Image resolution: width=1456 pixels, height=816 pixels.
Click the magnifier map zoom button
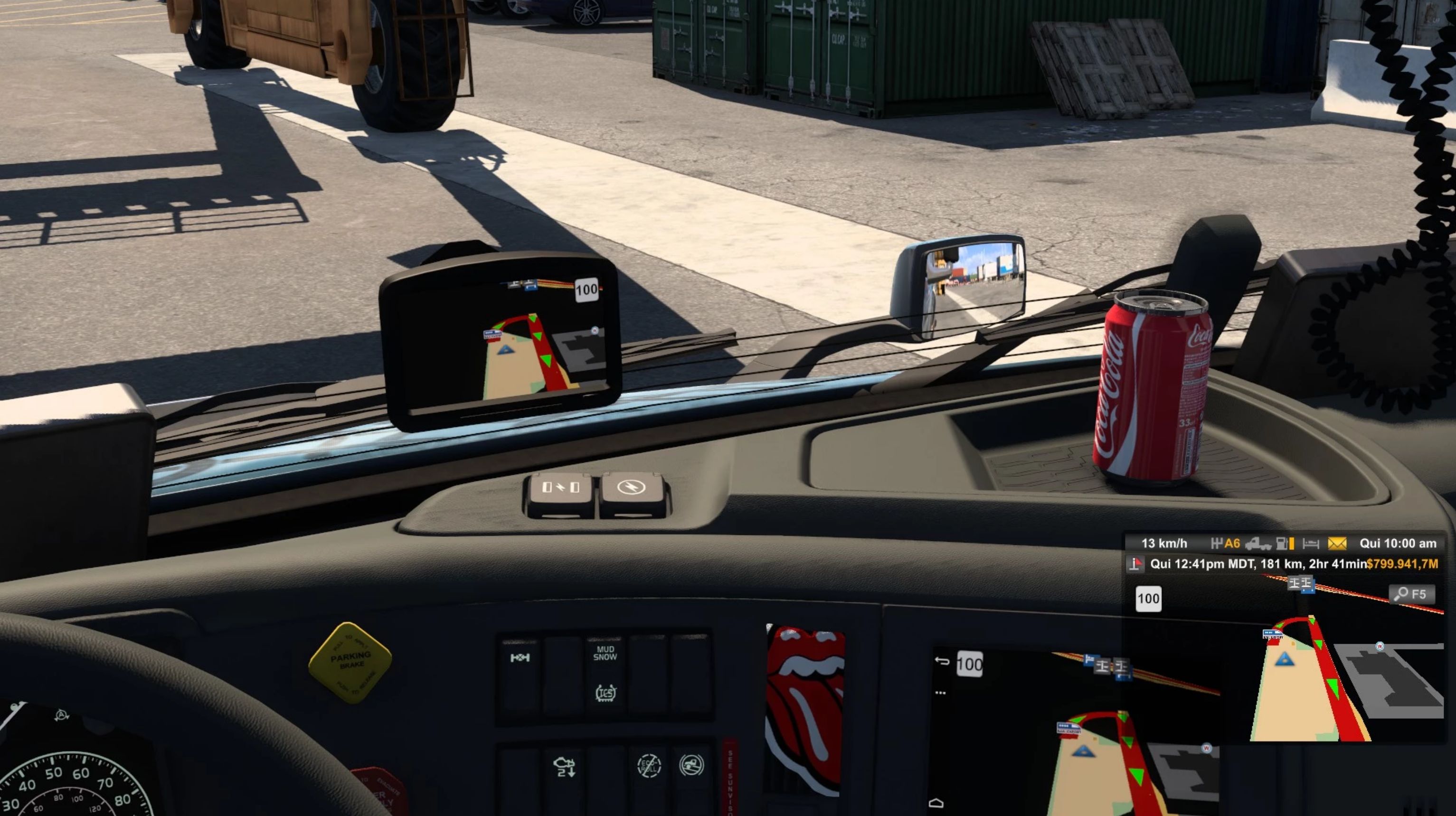(x=1411, y=594)
